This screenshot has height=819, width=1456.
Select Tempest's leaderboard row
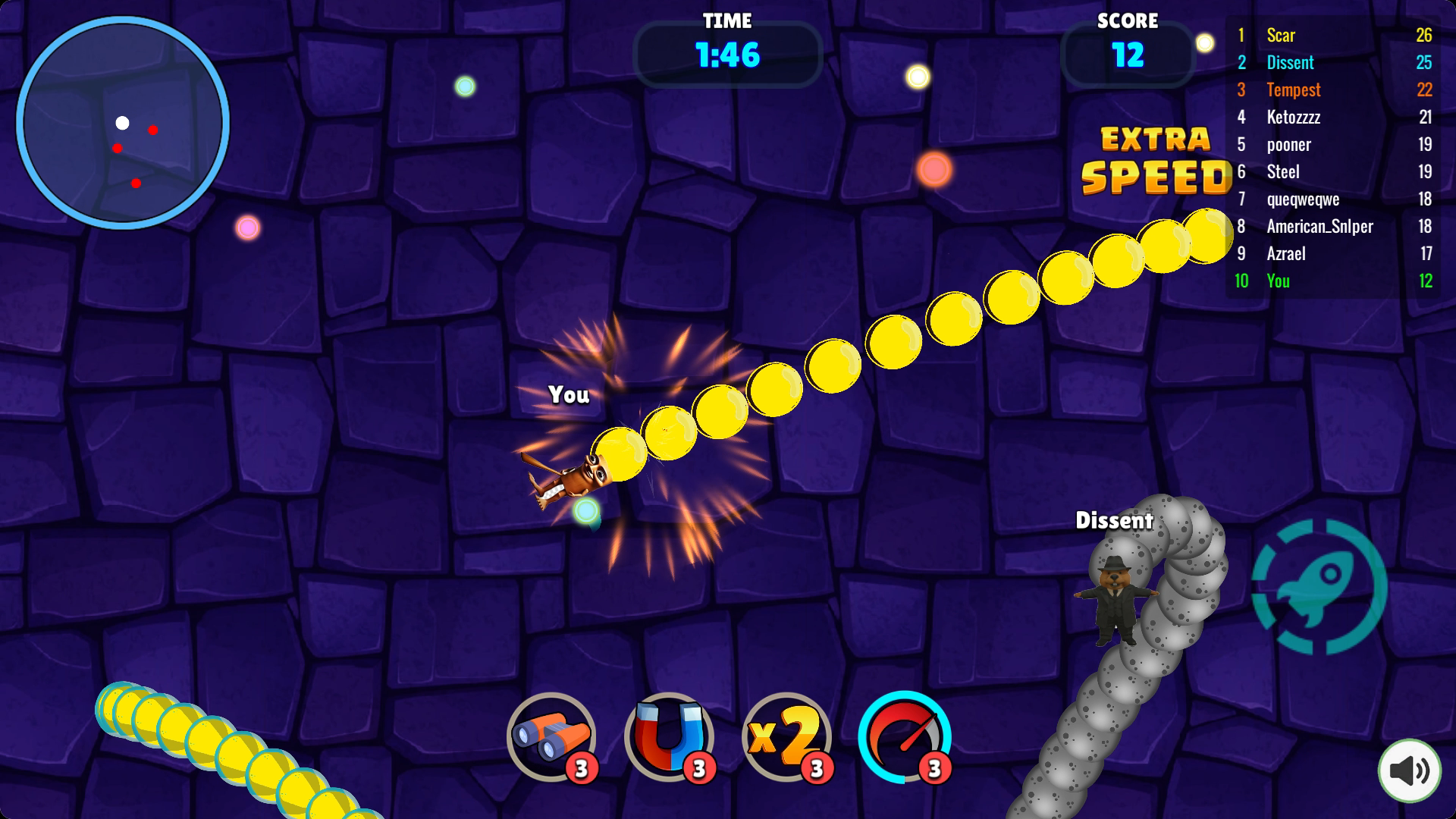coord(1333,89)
